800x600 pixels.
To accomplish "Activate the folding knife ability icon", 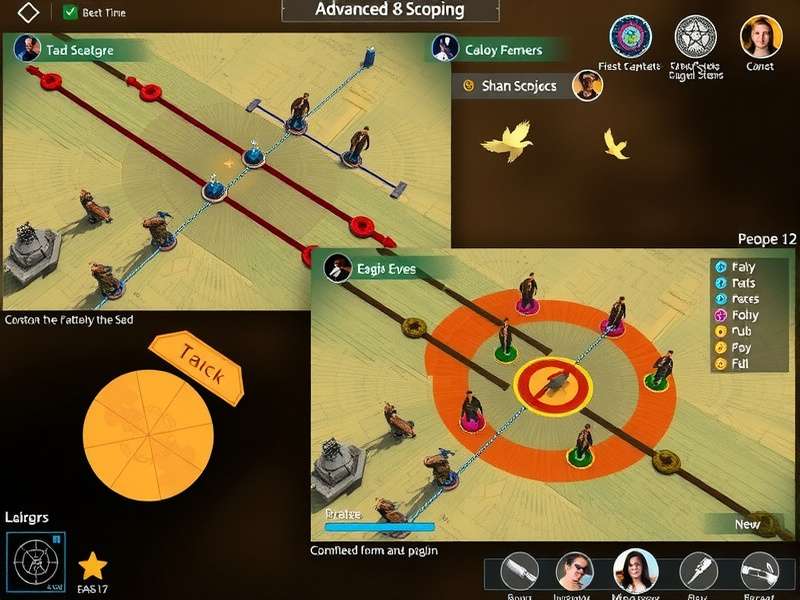I will point(698,571).
